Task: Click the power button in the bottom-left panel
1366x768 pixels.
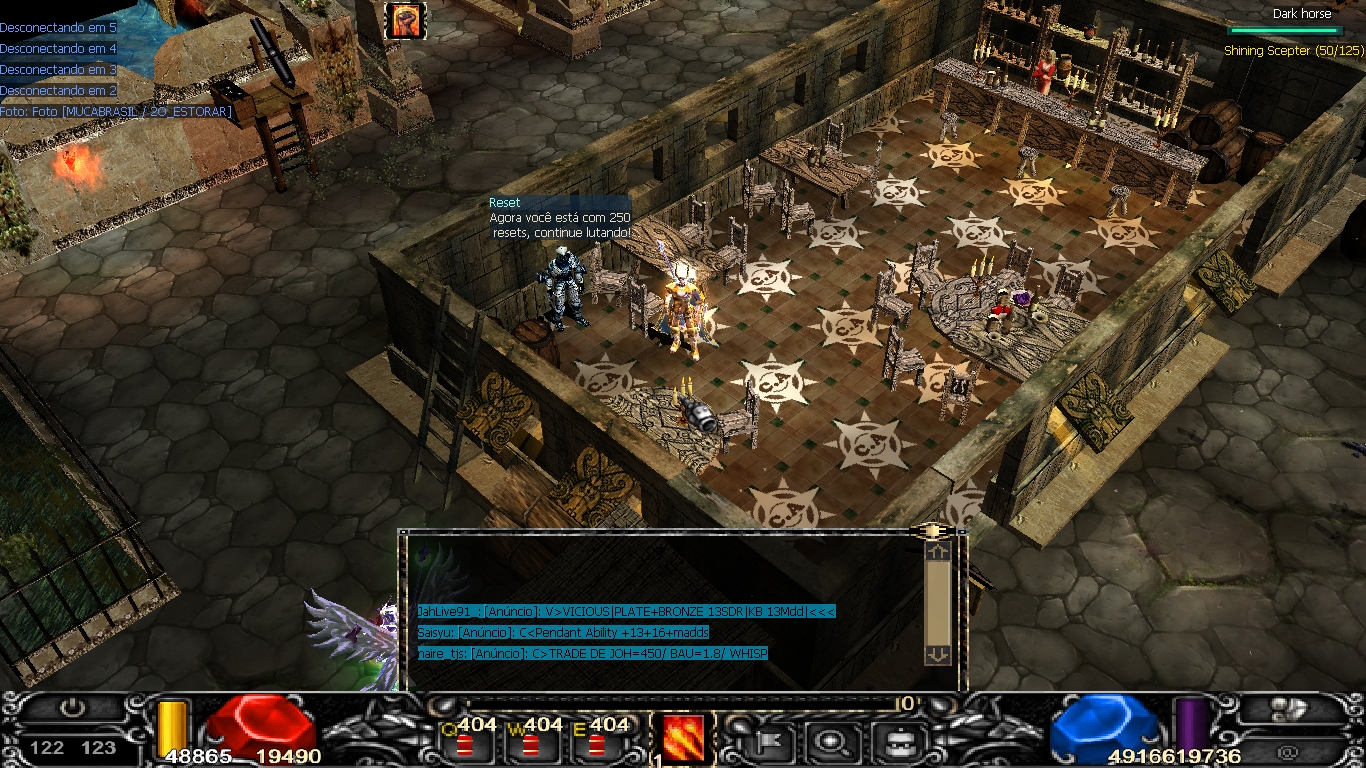Action: coord(72,709)
